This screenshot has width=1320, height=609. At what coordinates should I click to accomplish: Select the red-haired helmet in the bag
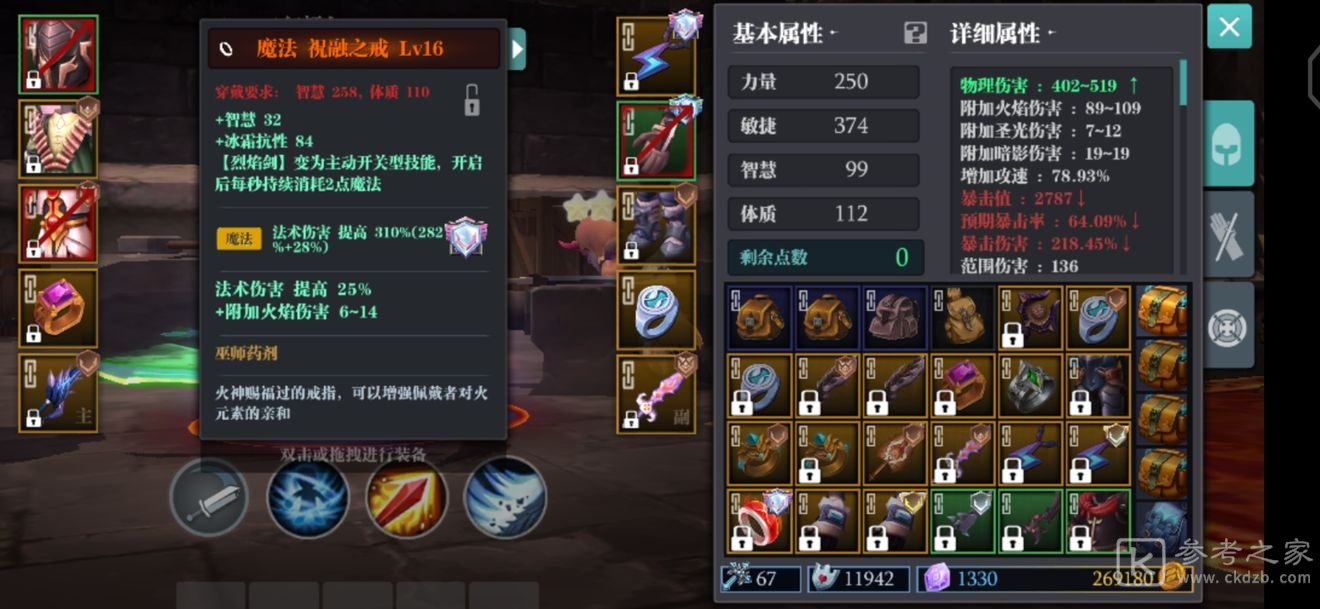click(1098, 521)
